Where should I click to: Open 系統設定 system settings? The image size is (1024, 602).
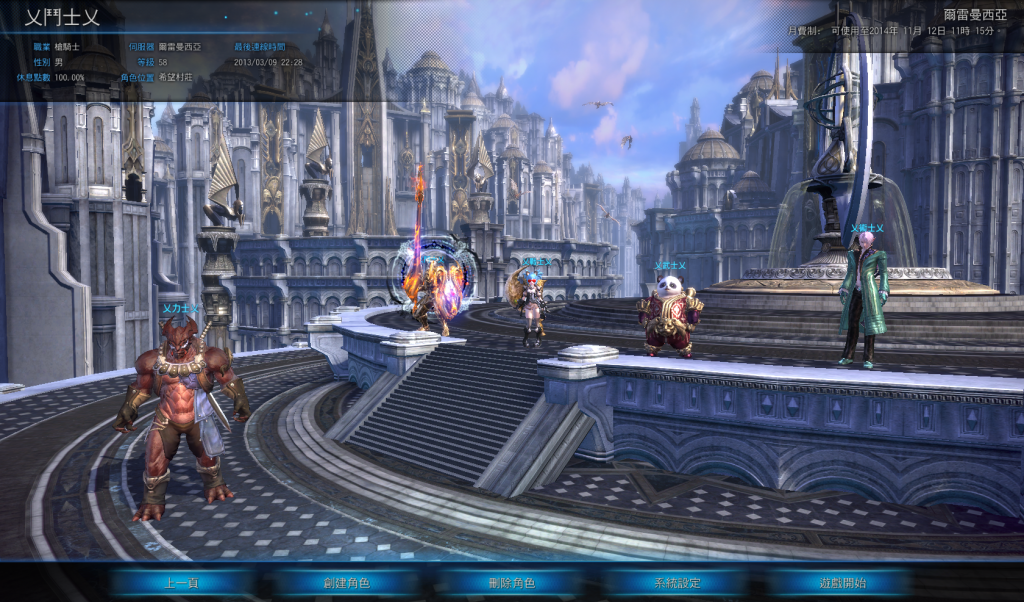(677, 582)
